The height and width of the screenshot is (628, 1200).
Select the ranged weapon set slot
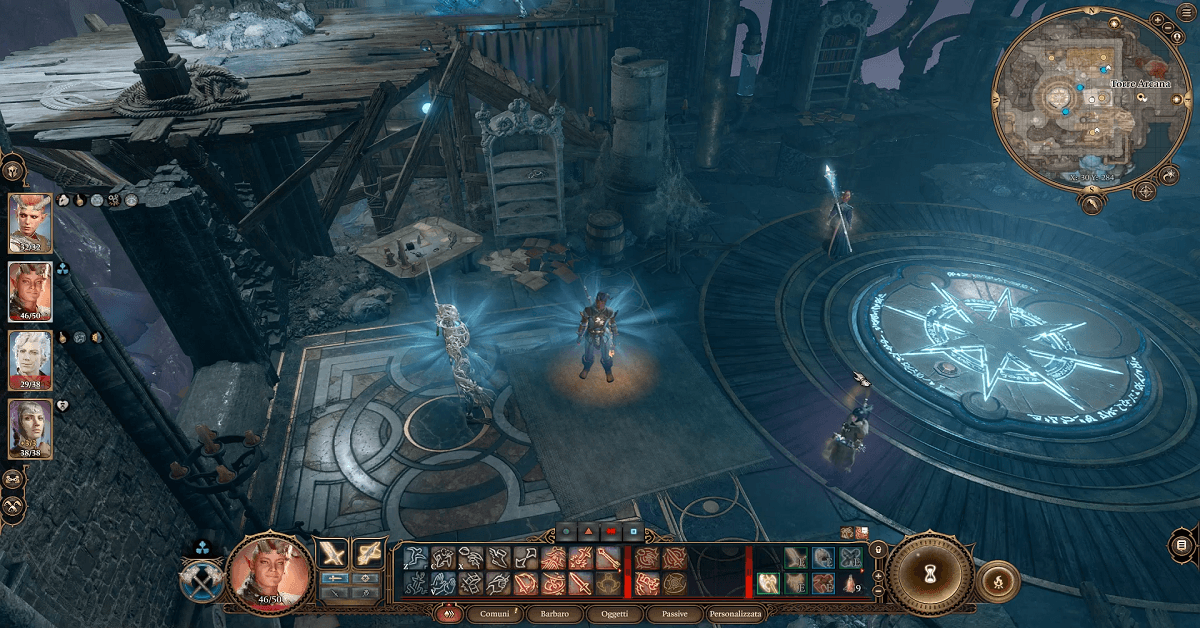tap(369, 554)
